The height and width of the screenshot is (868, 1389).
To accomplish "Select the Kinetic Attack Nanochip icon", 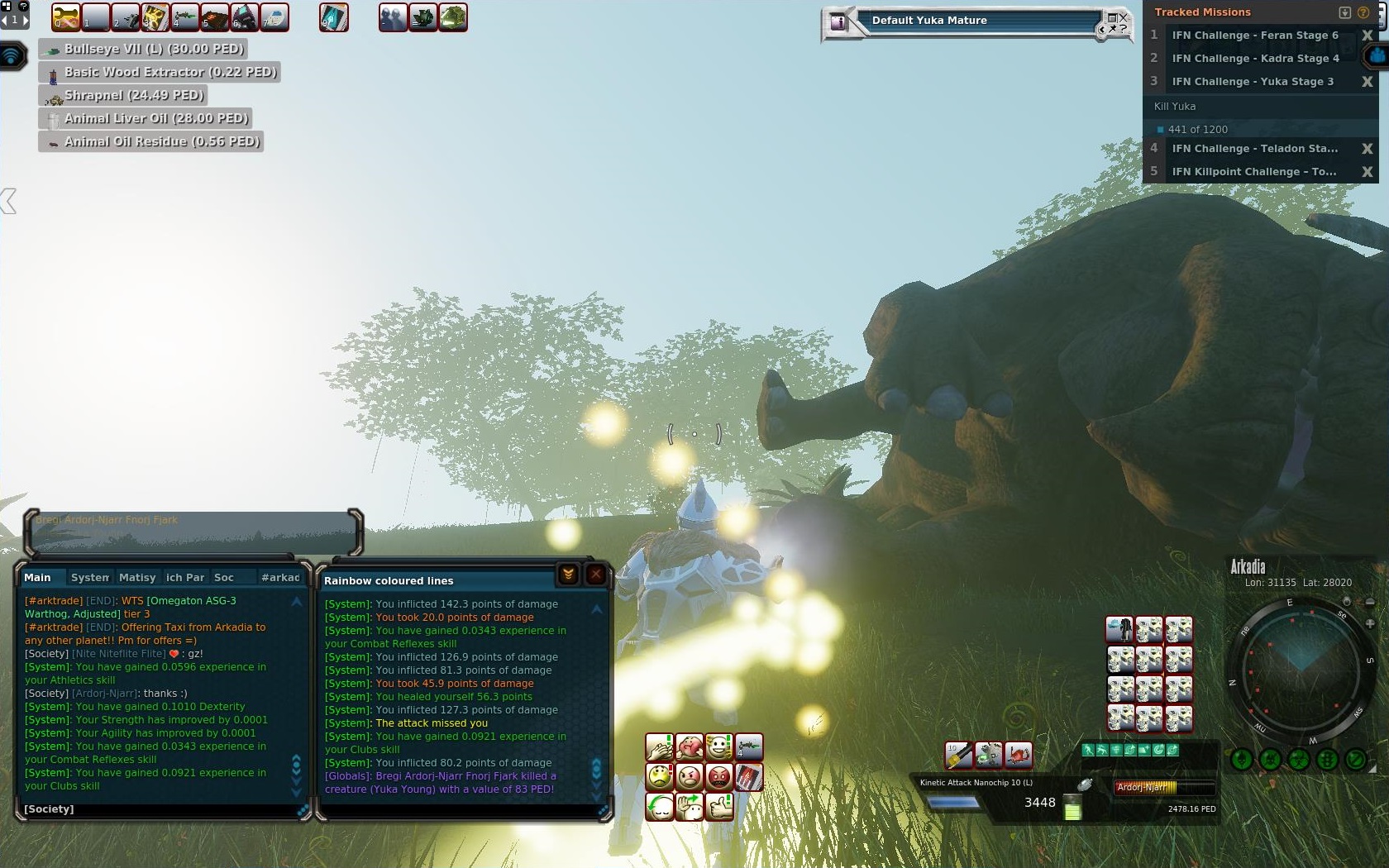I will coord(959,755).
